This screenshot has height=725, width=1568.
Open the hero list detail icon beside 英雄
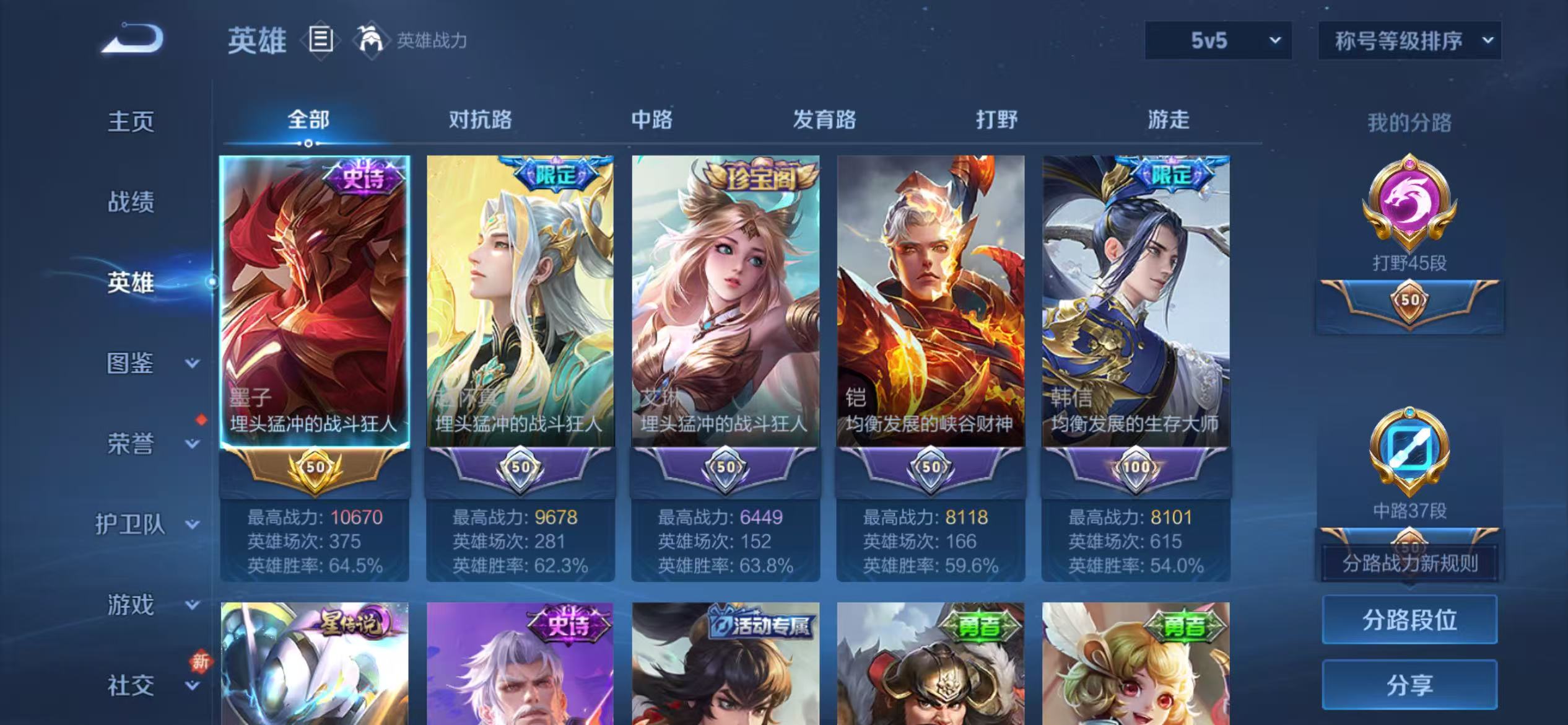319,40
